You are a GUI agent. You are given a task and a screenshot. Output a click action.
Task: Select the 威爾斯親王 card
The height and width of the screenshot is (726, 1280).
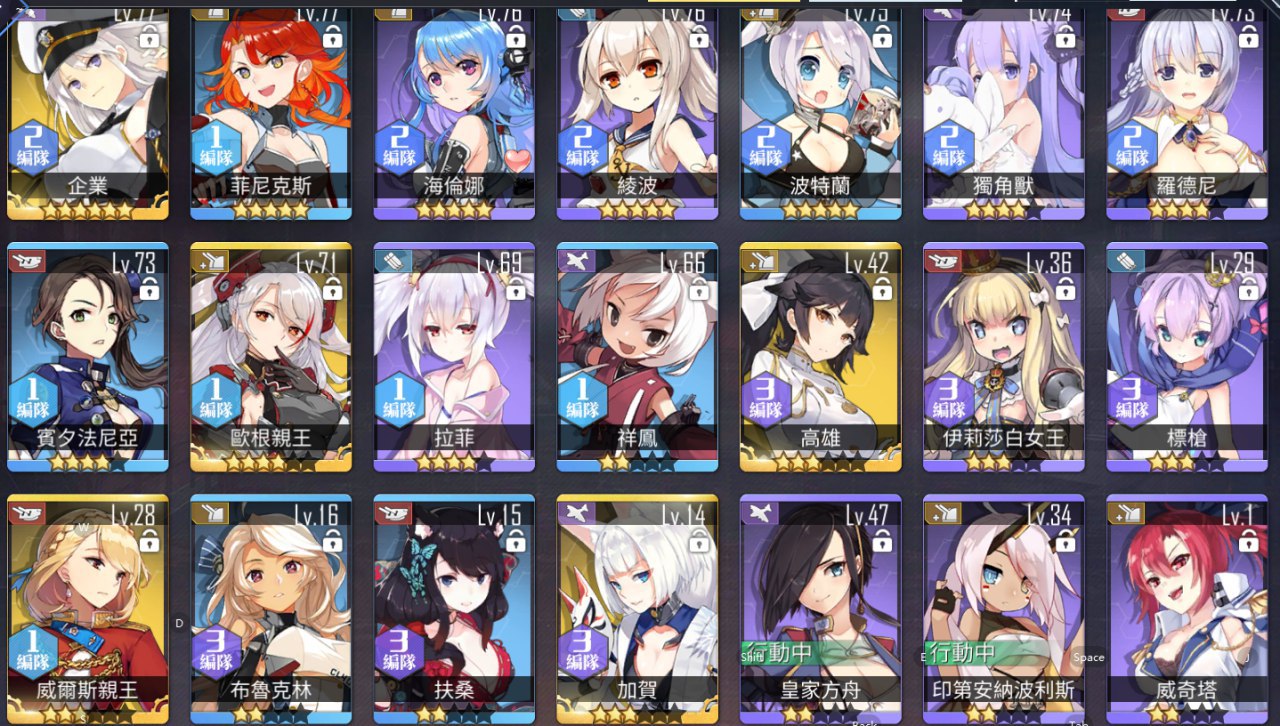click(x=88, y=605)
